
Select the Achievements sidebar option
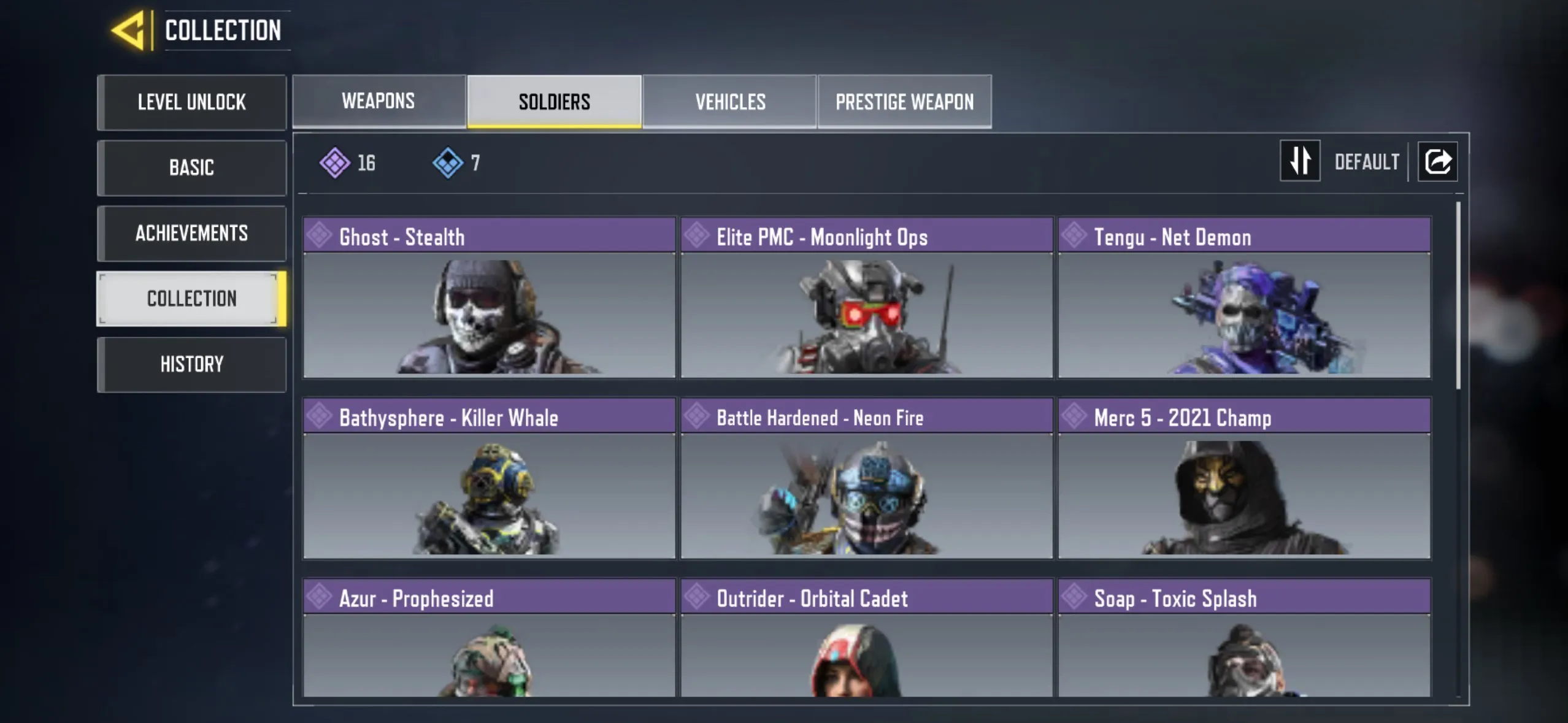[192, 233]
